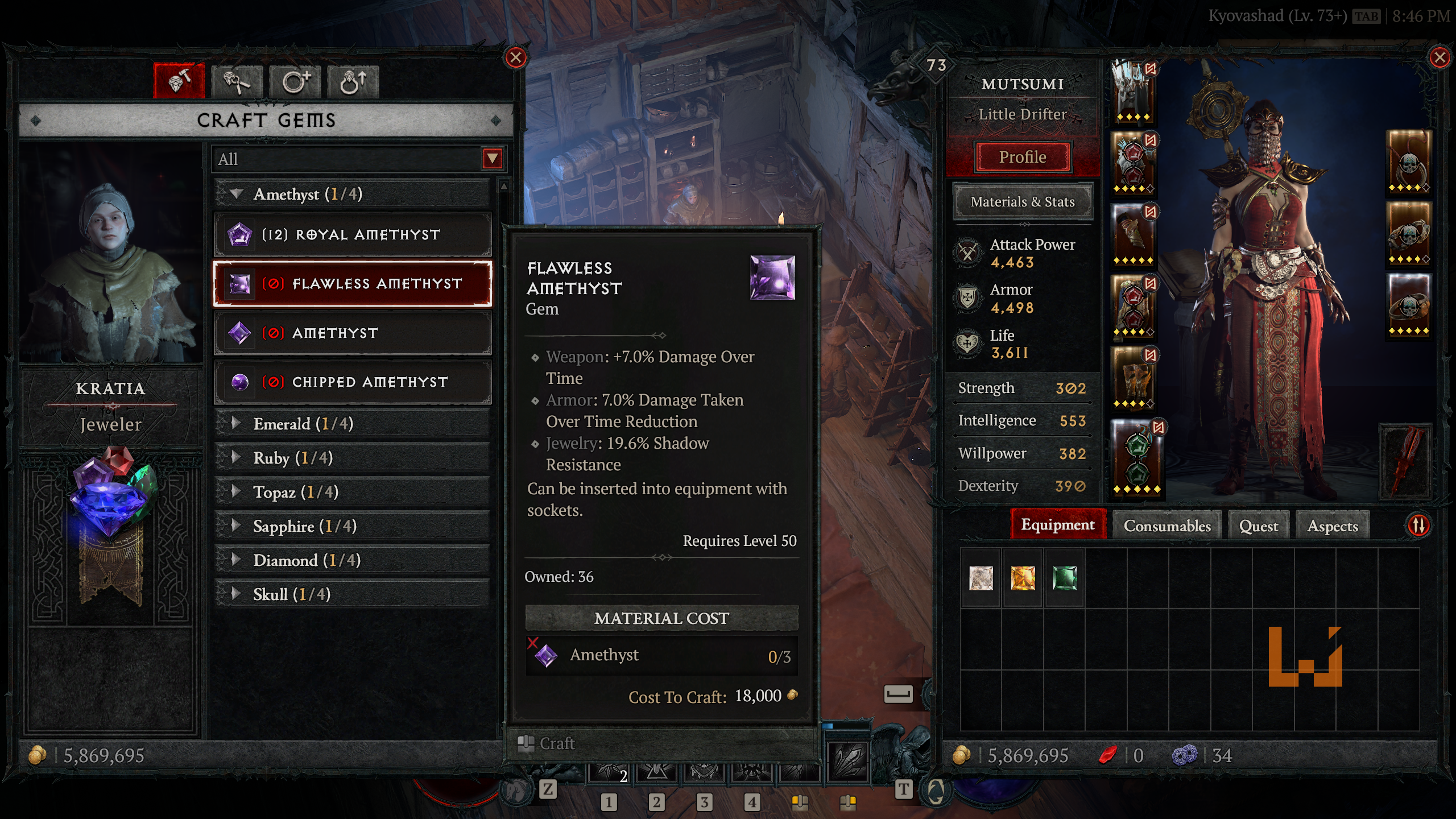Show Materials & Stats panel
Image resolution: width=1456 pixels, height=819 pixels.
(1022, 202)
